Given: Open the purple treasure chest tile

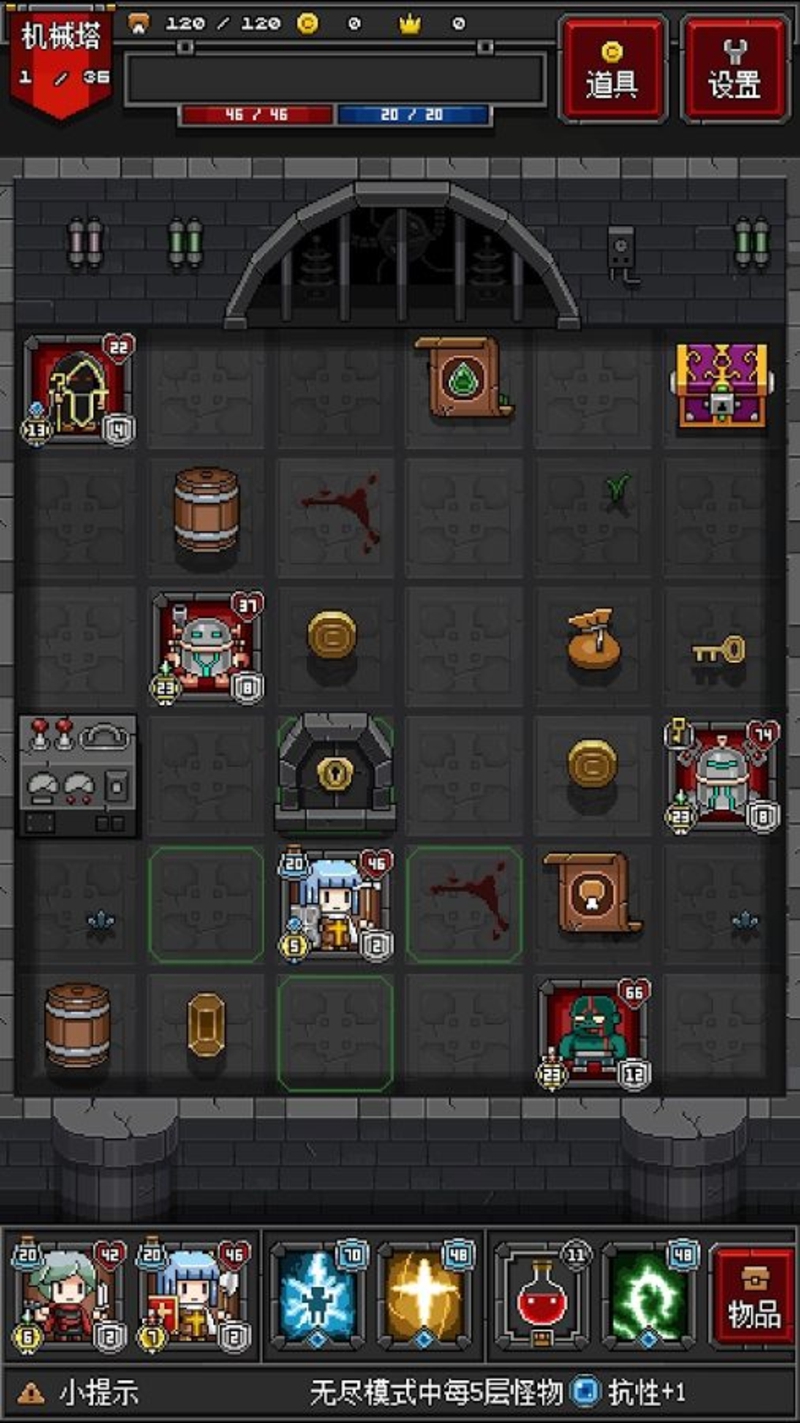Looking at the screenshot, I should click(722, 385).
